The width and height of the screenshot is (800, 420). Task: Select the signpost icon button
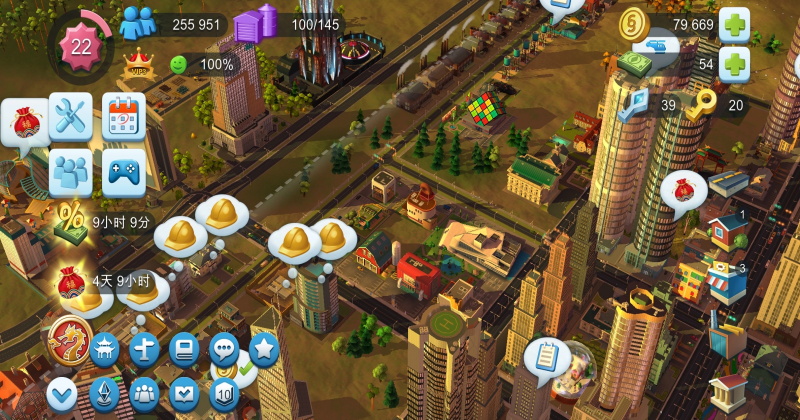[145, 350]
